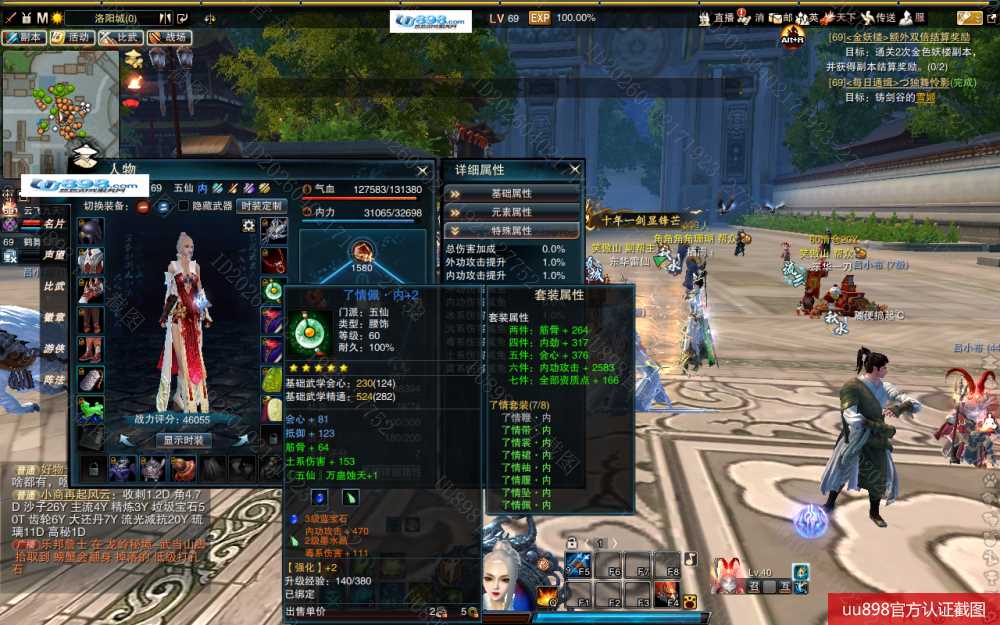Screen dimensions: 1000x625
Task: Switch to the 阵法 formation tab
Action: [x=54, y=380]
